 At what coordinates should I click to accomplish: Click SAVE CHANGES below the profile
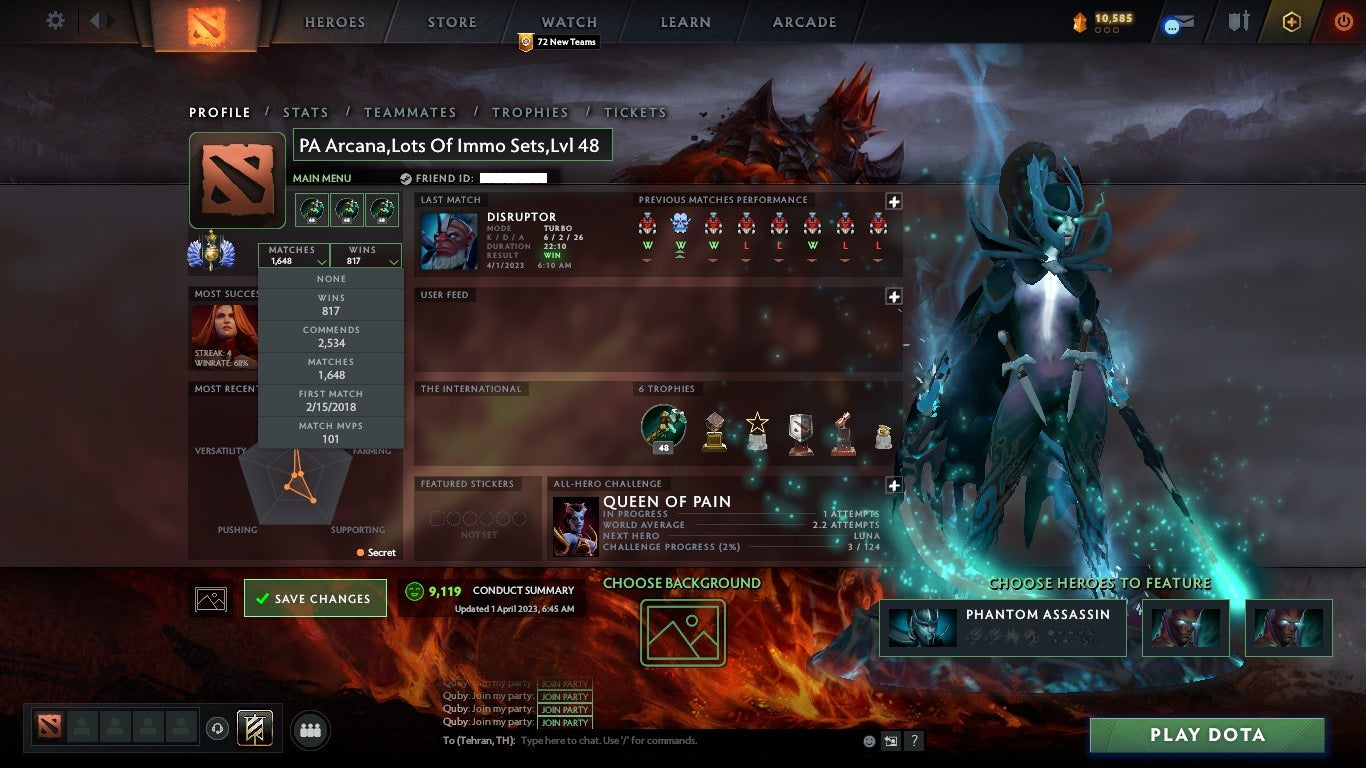click(x=315, y=598)
